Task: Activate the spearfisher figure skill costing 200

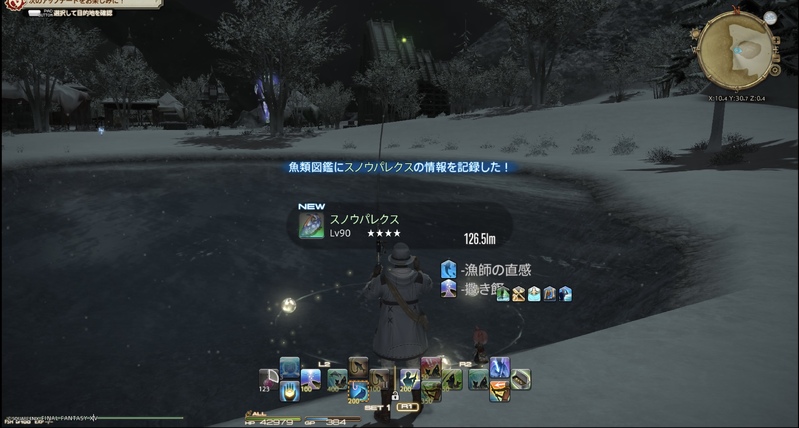Action: [408, 380]
